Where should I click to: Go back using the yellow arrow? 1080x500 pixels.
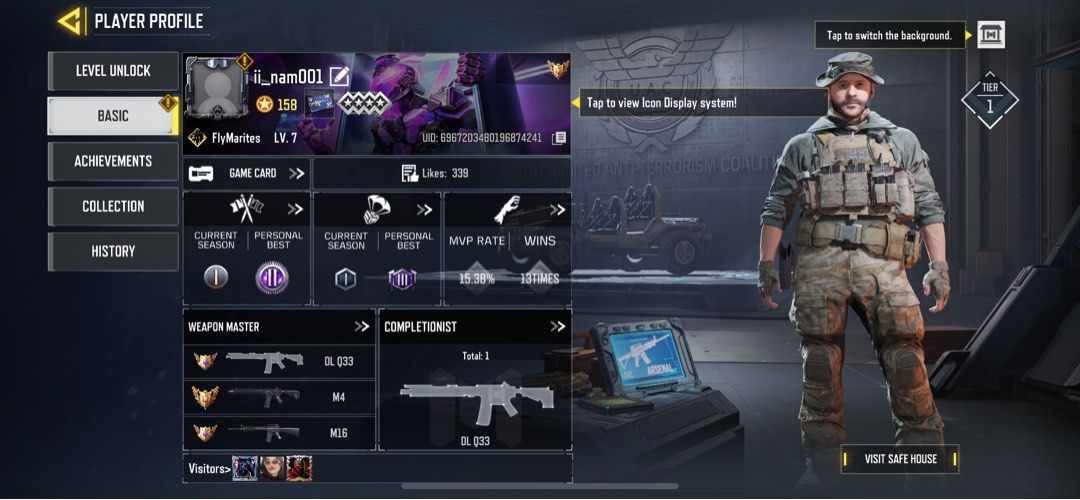tap(70, 21)
